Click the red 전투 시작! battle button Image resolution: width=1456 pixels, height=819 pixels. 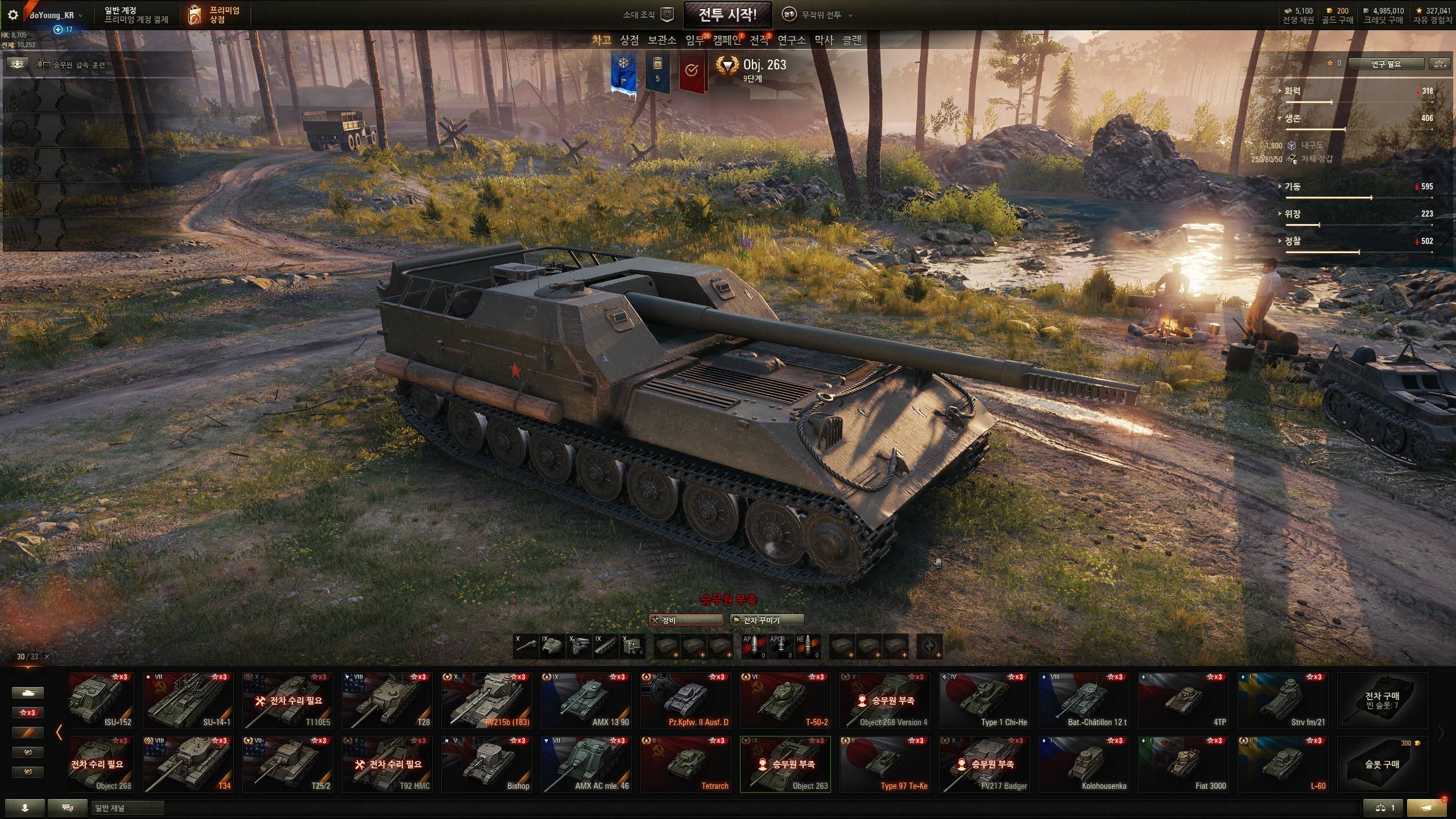click(x=727, y=15)
